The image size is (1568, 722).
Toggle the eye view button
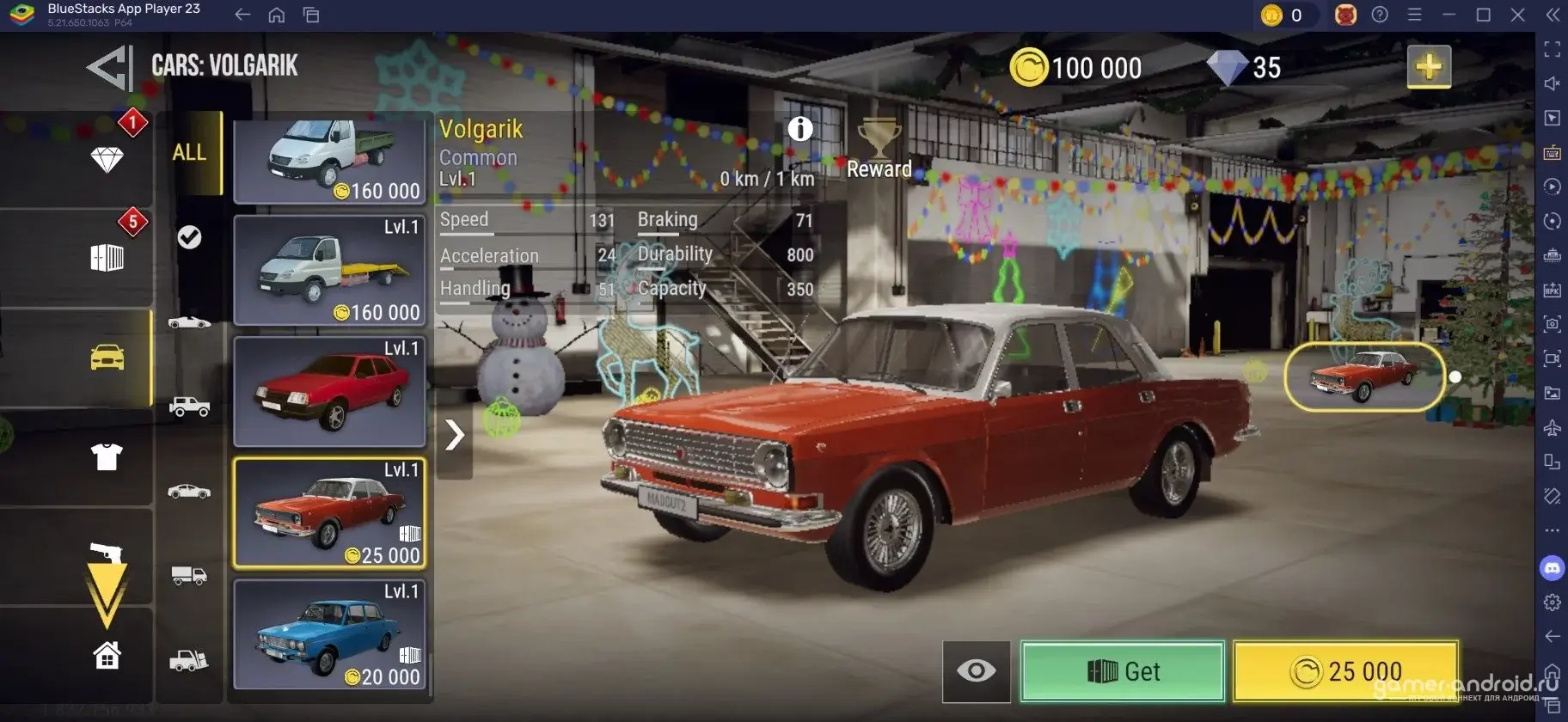[976, 670]
